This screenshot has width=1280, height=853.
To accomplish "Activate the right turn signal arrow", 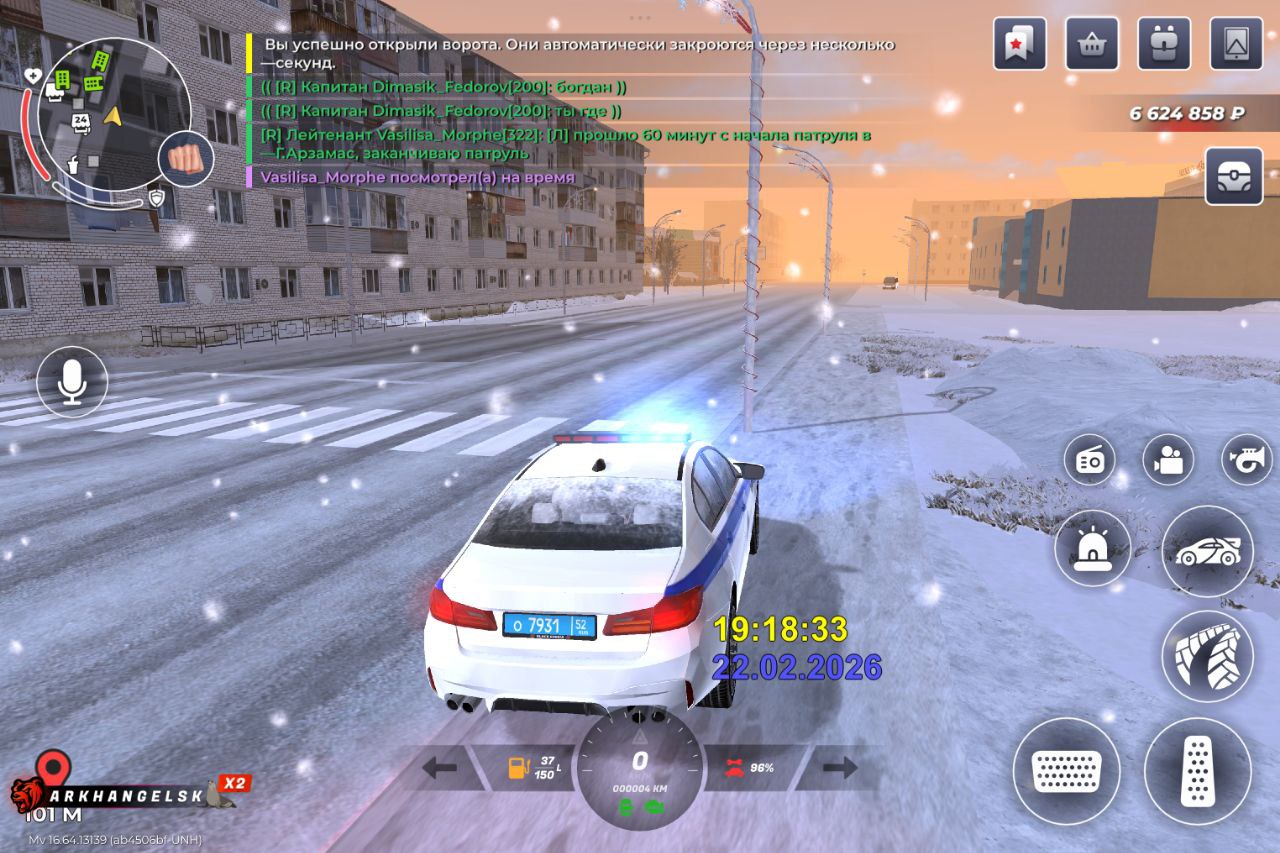I will pyautogui.click(x=840, y=768).
